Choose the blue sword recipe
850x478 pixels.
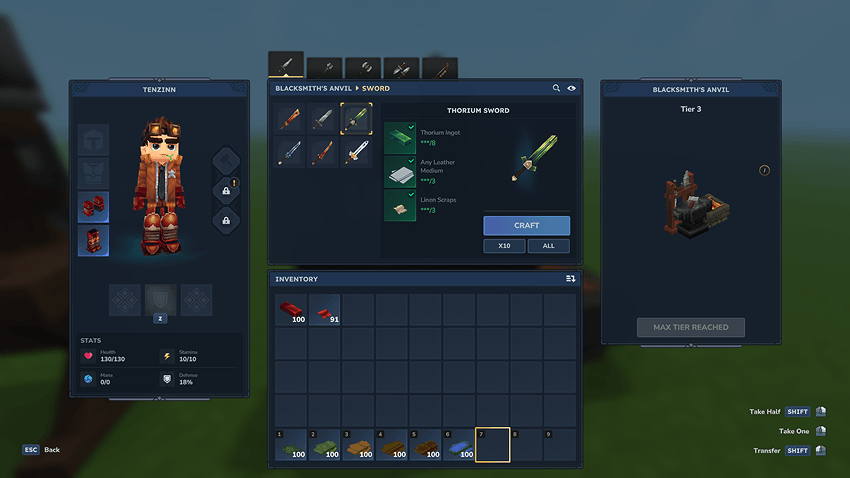[292, 152]
